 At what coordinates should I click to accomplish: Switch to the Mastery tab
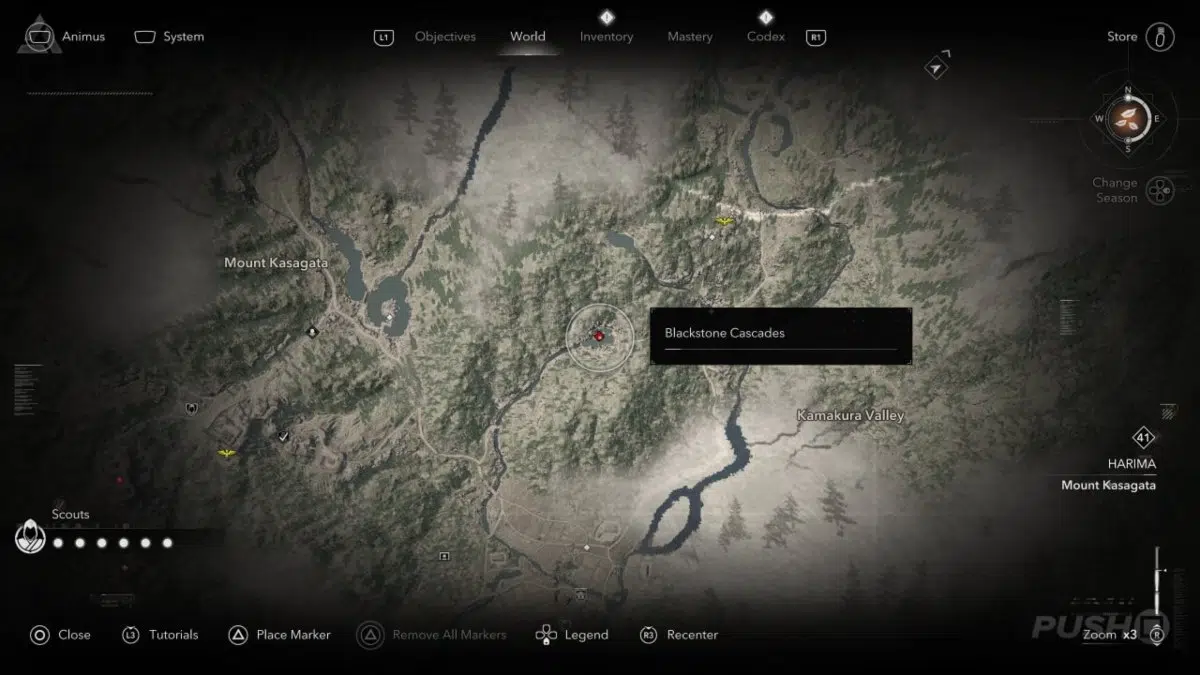pos(690,37)
